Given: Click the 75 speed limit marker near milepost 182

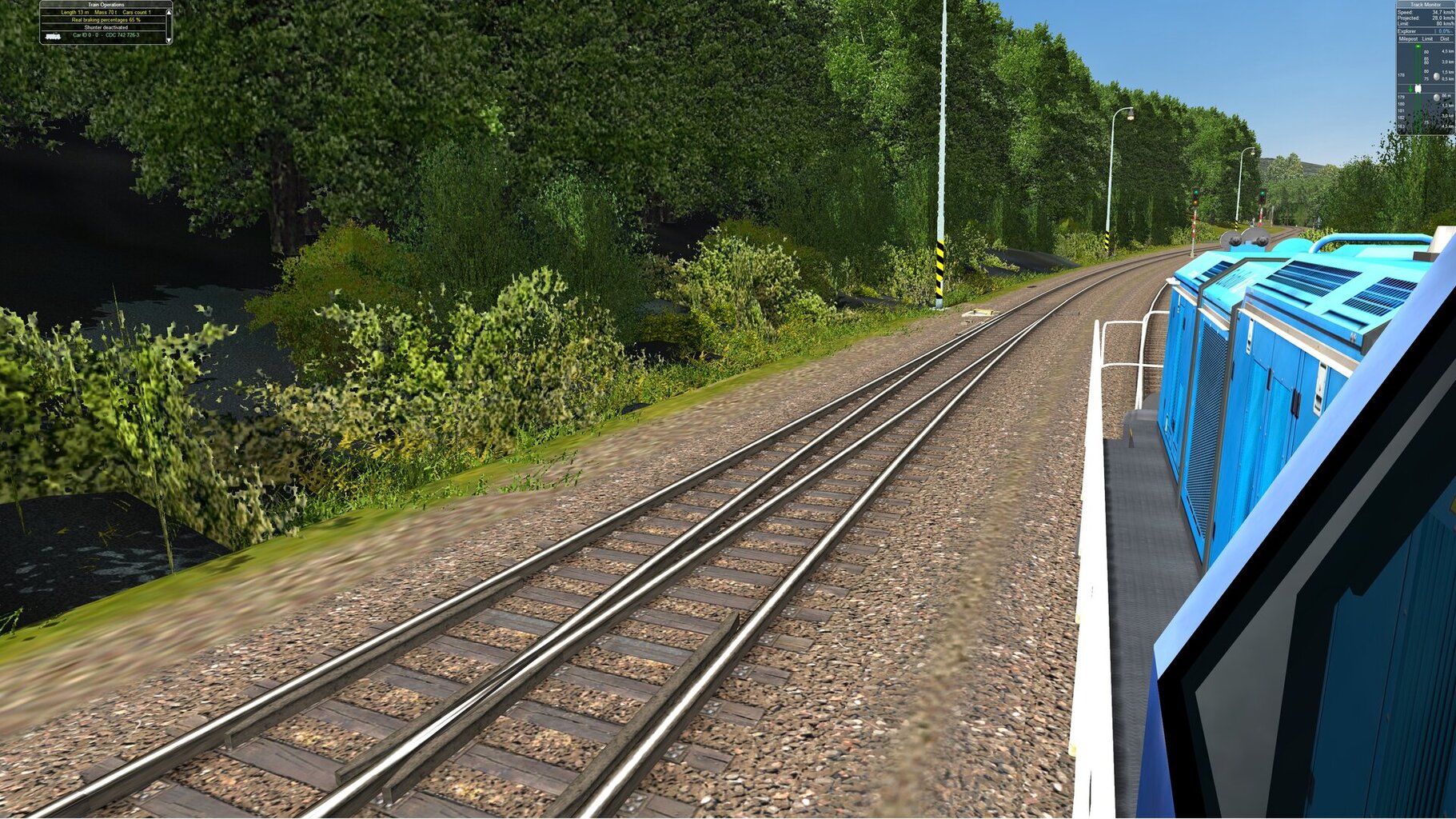Looking at the screenshot, I should click(x=1426, y=122).
